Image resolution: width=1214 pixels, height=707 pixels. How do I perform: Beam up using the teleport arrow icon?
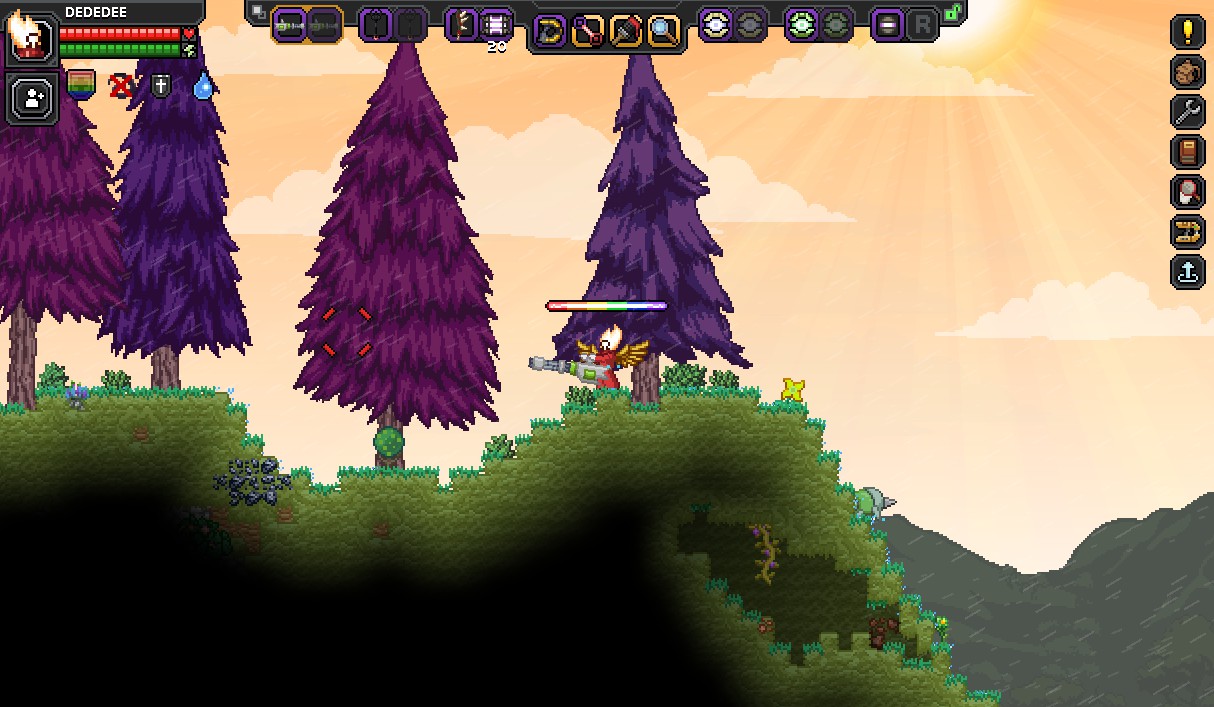coord(1187,271)
